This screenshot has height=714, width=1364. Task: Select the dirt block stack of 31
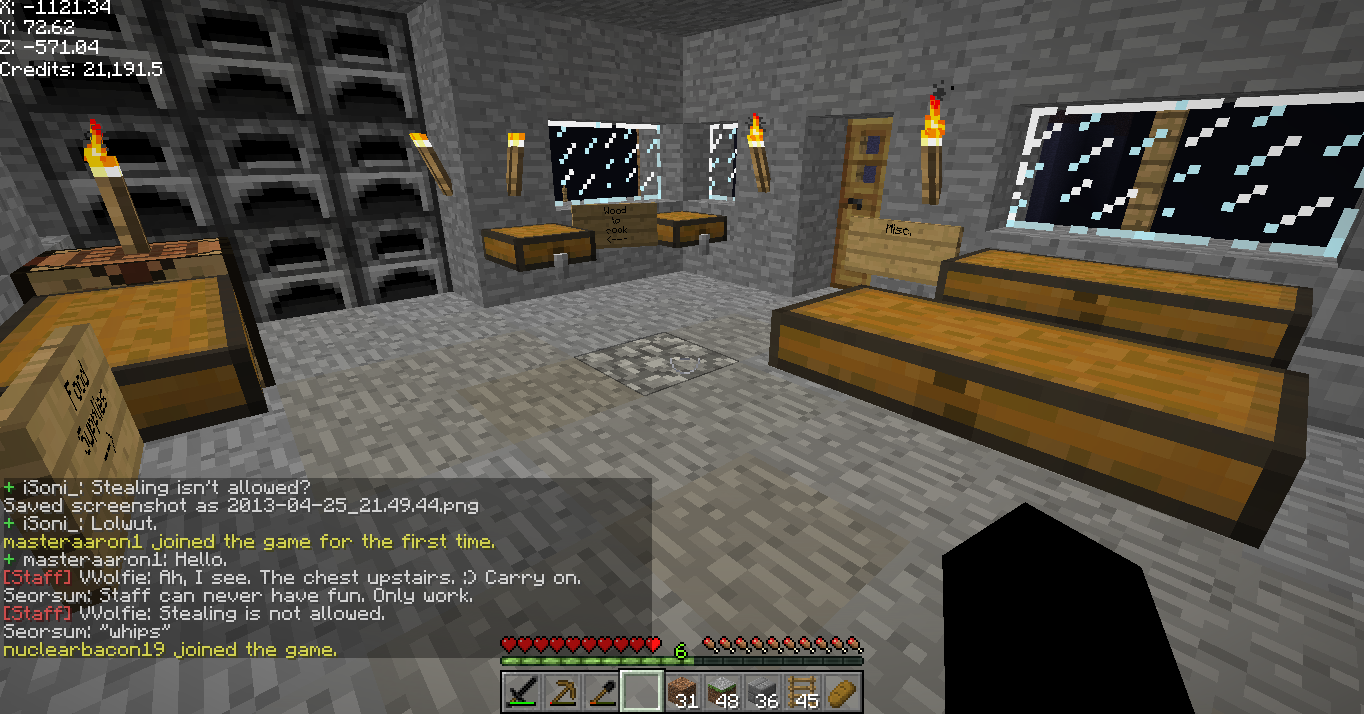point(681,691)
